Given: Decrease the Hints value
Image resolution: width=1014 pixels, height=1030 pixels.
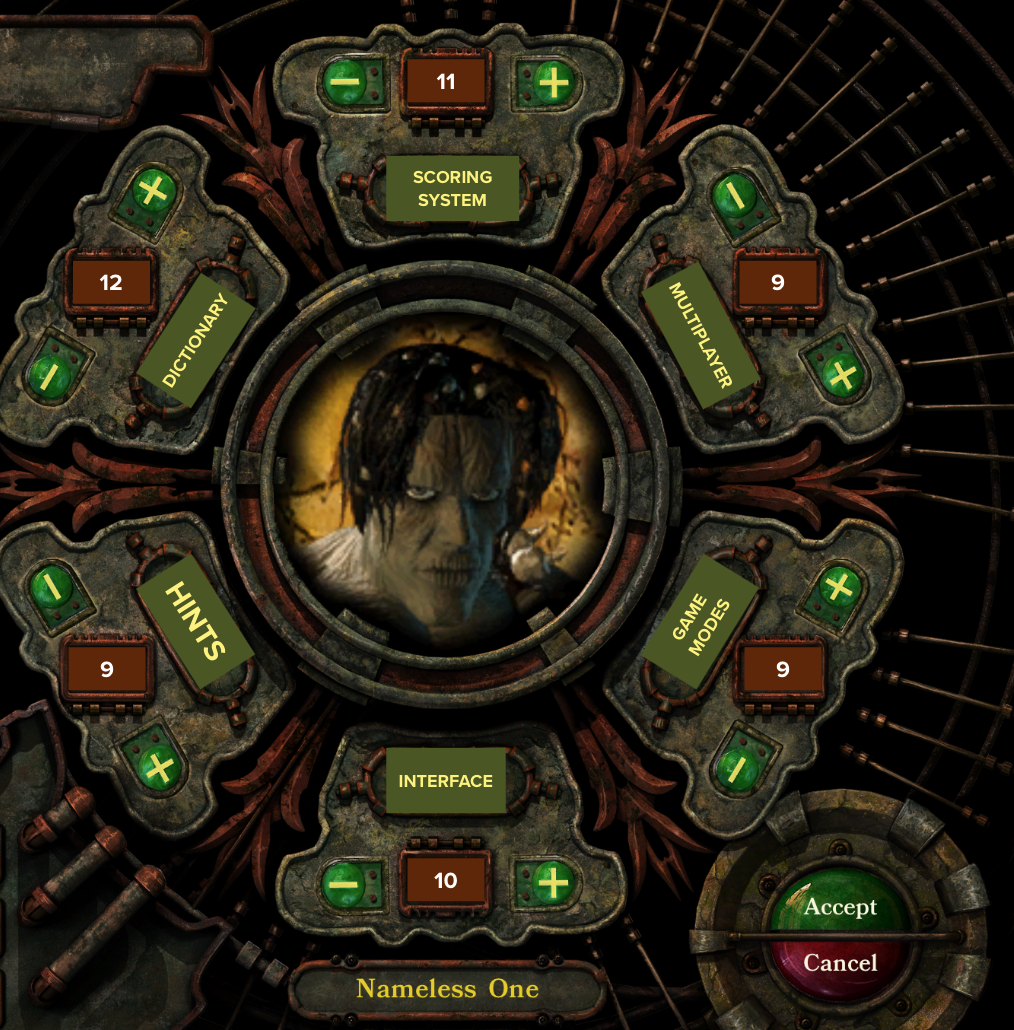Looking at the screenshot, I should coord(48,587).
